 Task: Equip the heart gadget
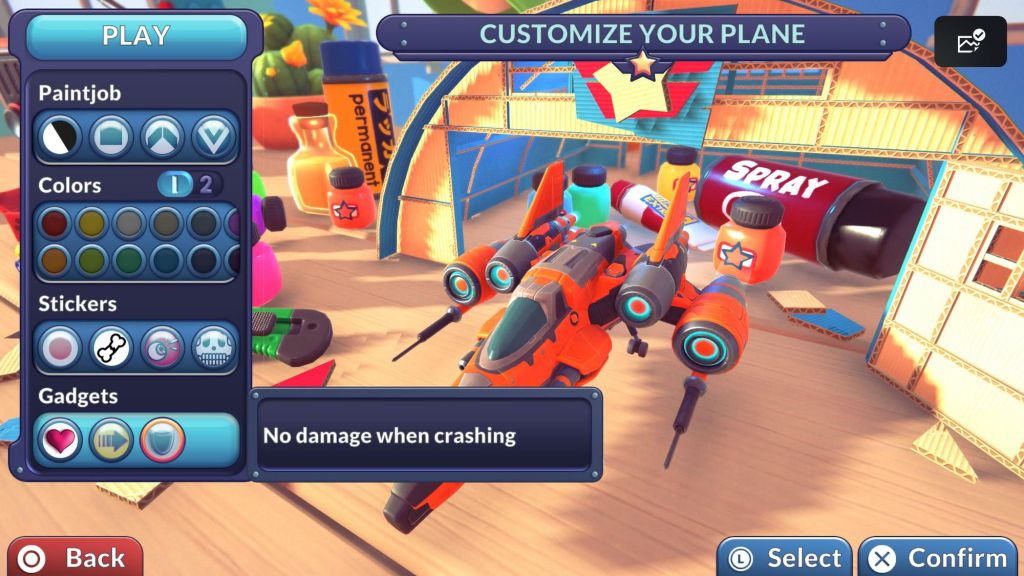click(x=61, y=440)
